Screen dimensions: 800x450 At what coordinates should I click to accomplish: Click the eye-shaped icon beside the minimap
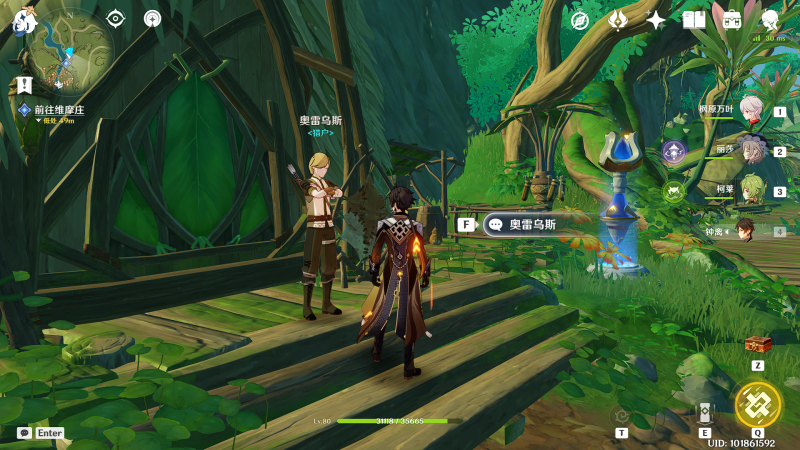click(x=116, y=18)
